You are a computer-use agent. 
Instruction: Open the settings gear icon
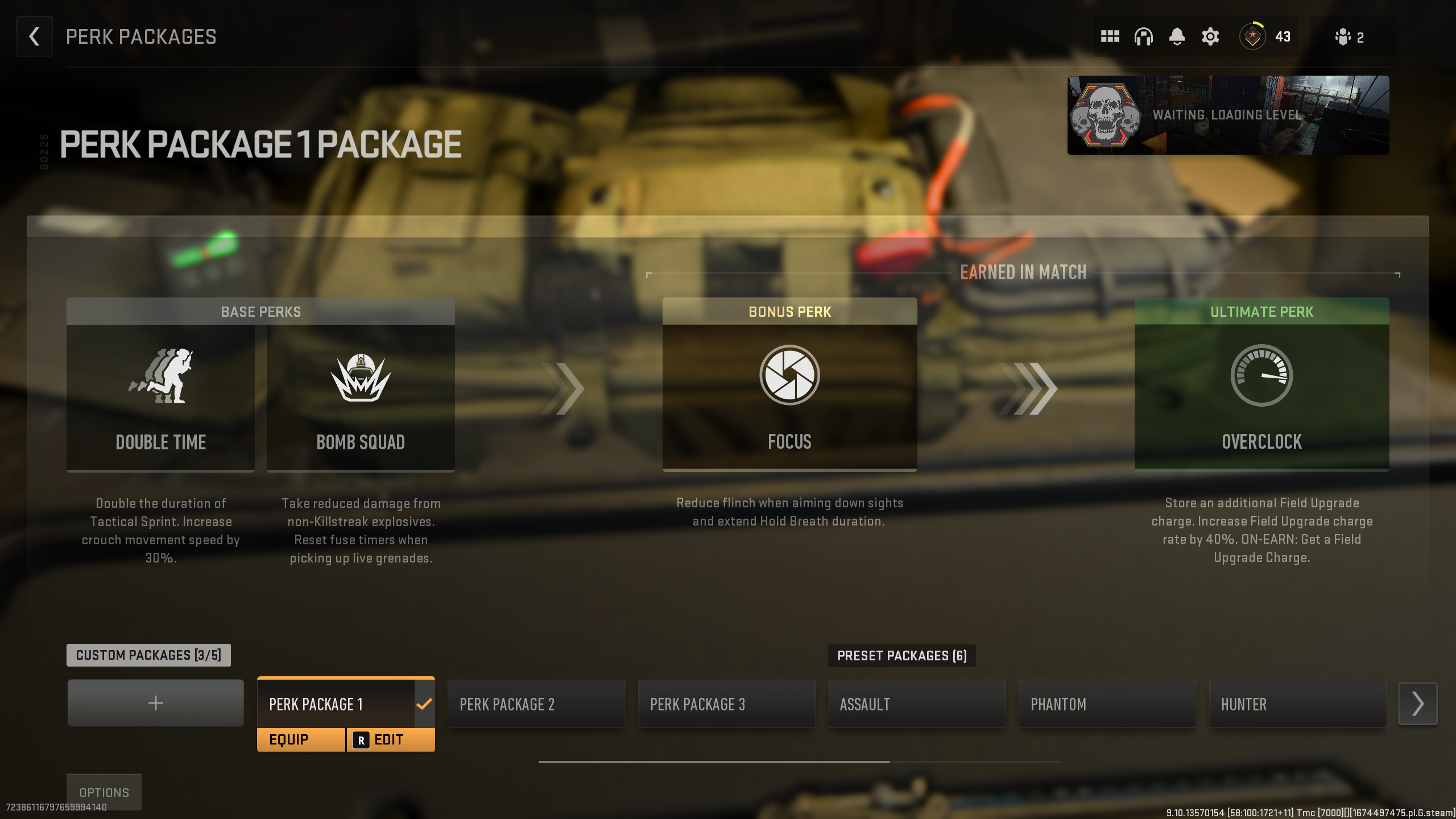[x=1210, y=36]
